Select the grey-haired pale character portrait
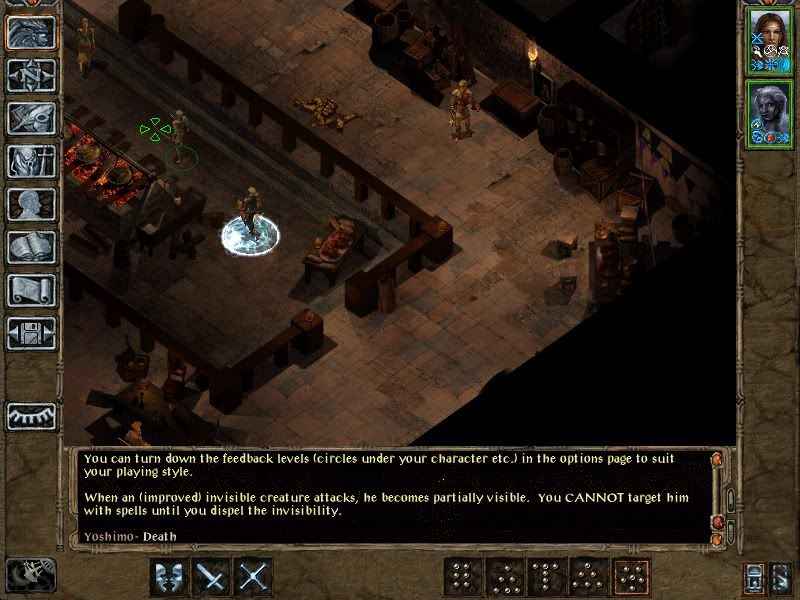The image size is (800, 600). [x=768, y=114]
